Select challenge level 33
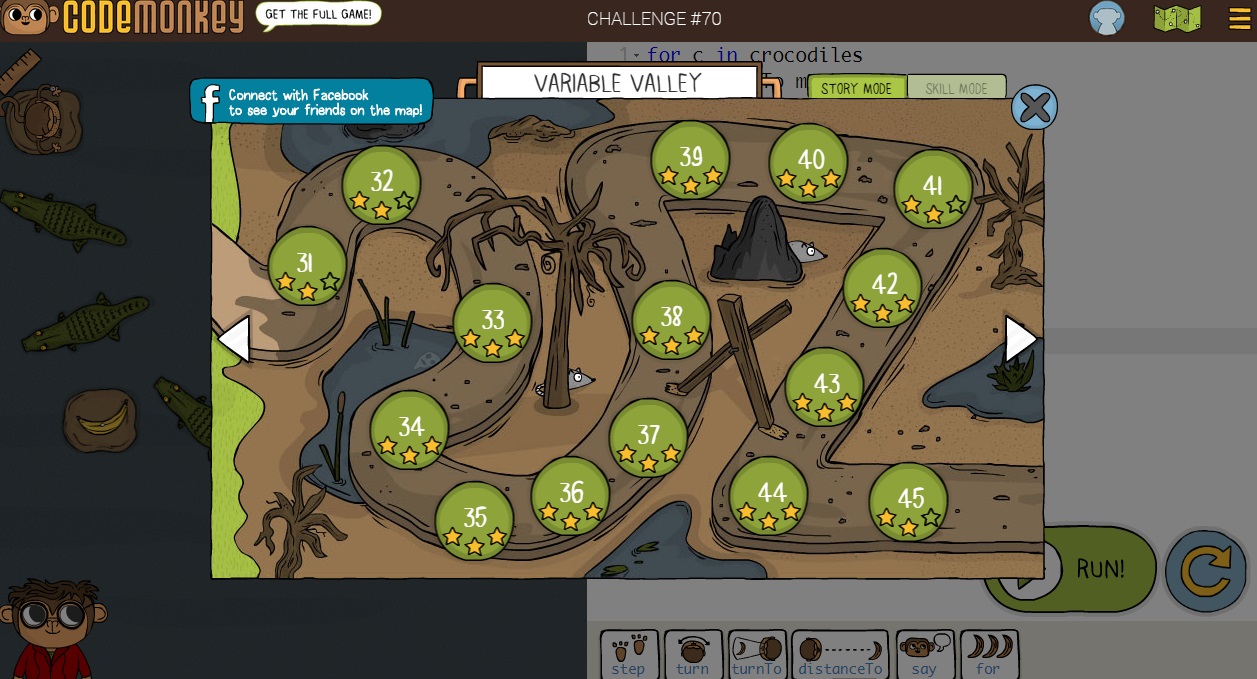The image size is (1257, 679). [x=492, y=322]
